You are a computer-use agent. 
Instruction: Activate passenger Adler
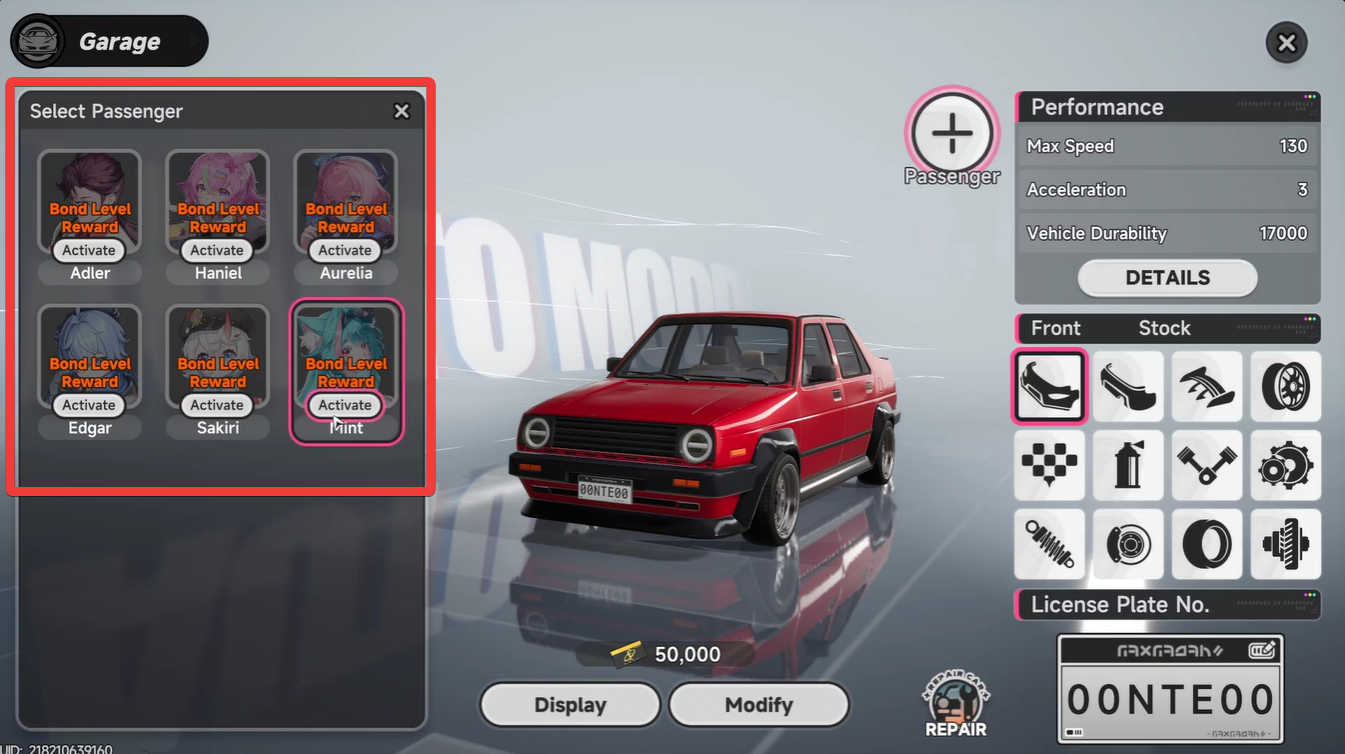coord(88,250)
